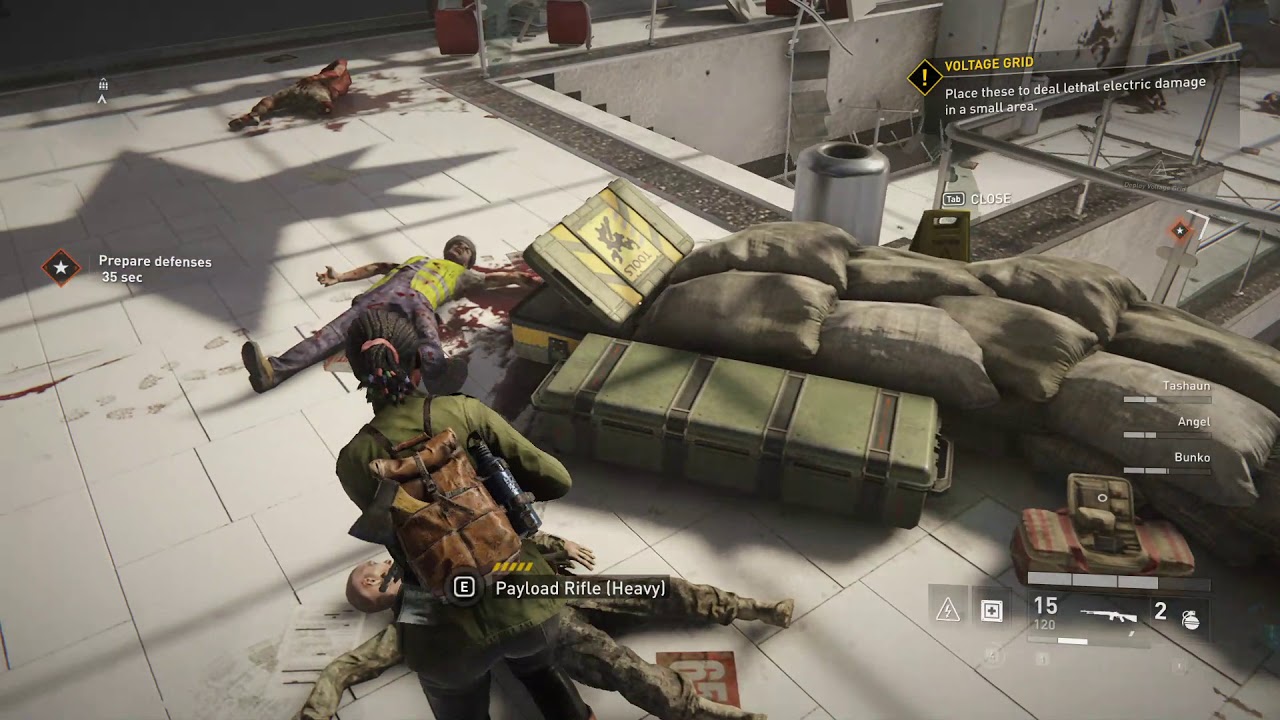This screenshot has height=720, width=1280.
Task: Click the orange objective star waypoint marker
Action: (x=1180, y=231)
